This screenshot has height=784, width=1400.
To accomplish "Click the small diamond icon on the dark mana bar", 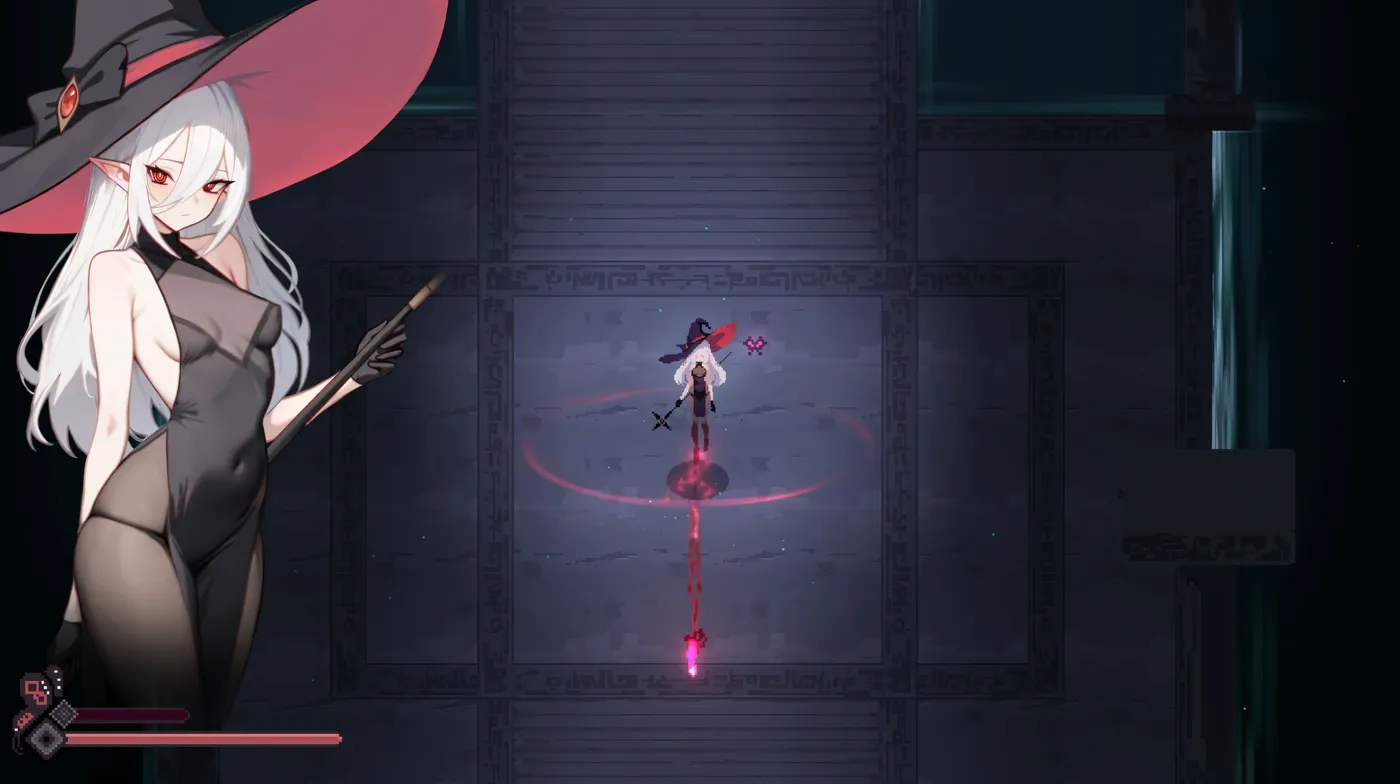I will click(62, 714).
